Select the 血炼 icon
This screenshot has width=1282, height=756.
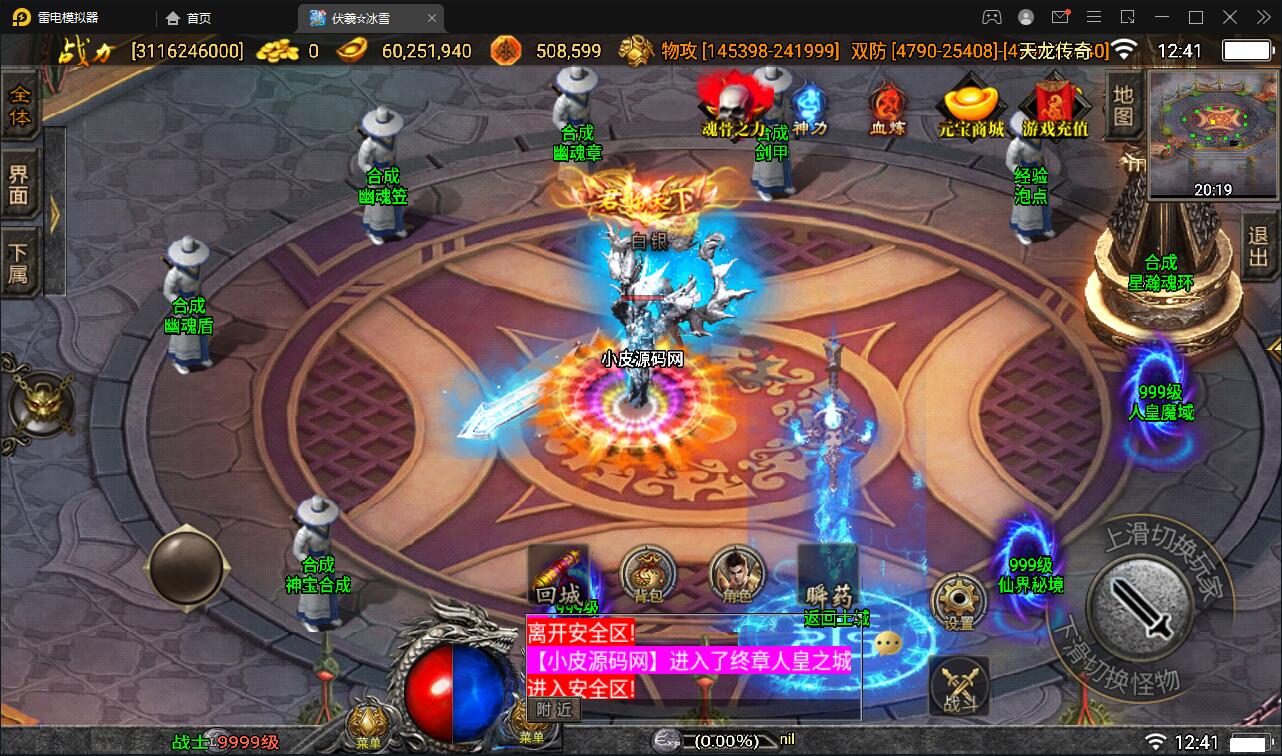point(886,106)
